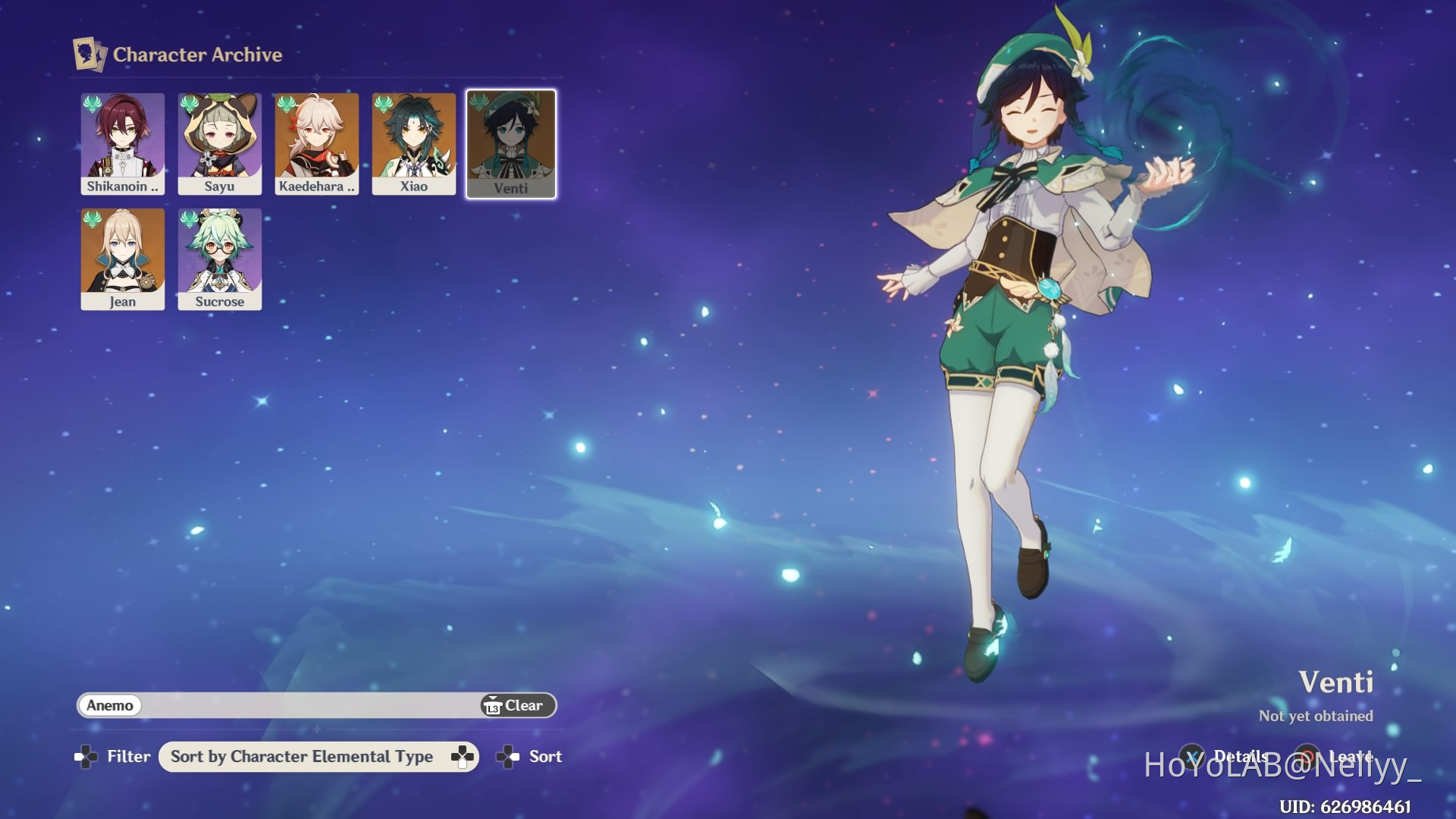Show Venti's Details
This screenshot has width=1456, height=819.
coord(1228,756)
